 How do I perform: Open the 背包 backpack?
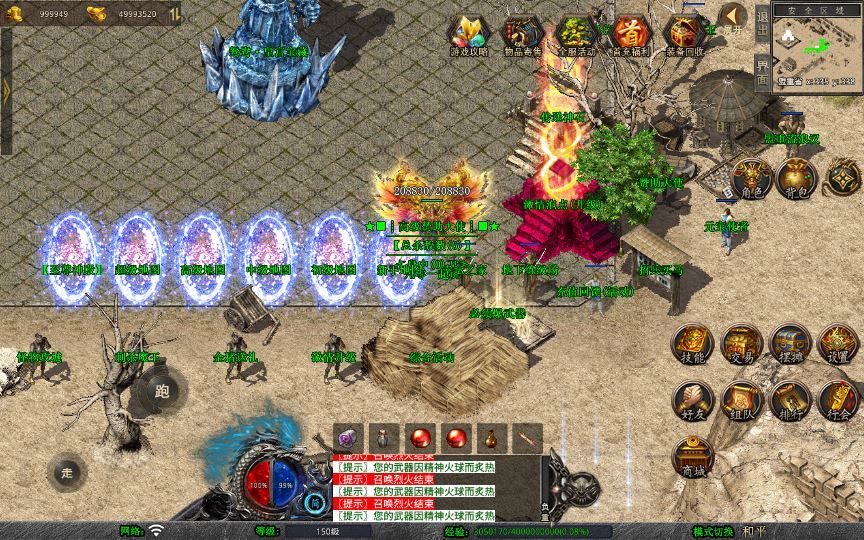[x=798, y=177]
